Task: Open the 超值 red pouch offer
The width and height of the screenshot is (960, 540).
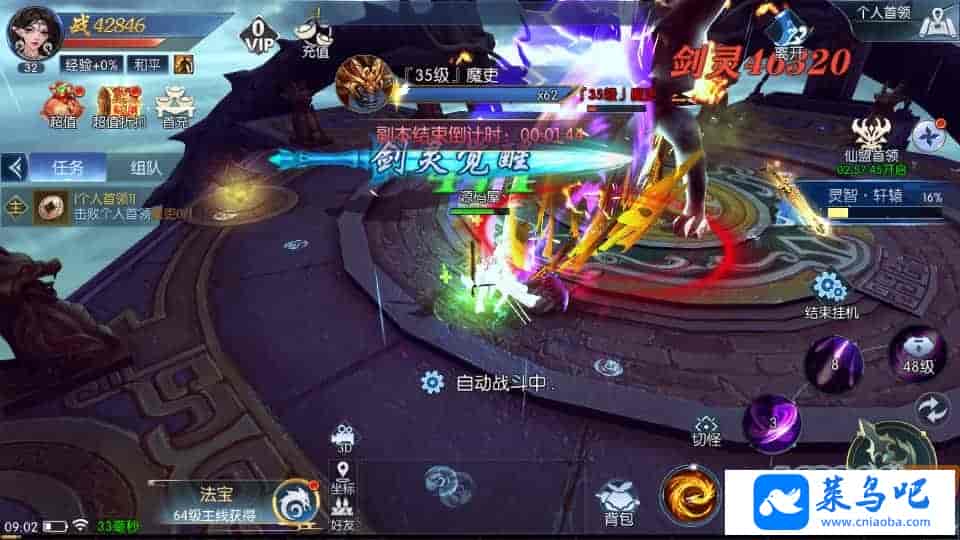Action: [x=62, y=105]
